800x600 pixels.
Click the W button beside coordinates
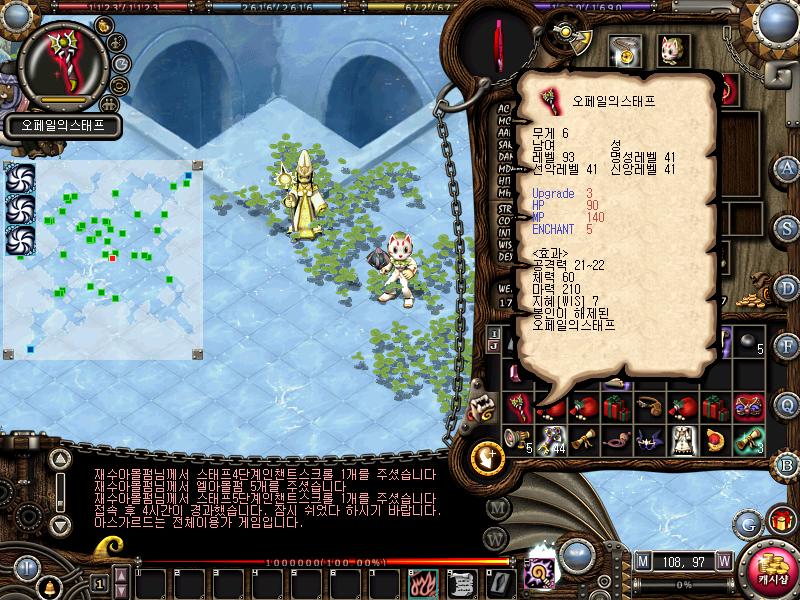tap(723, 559)
